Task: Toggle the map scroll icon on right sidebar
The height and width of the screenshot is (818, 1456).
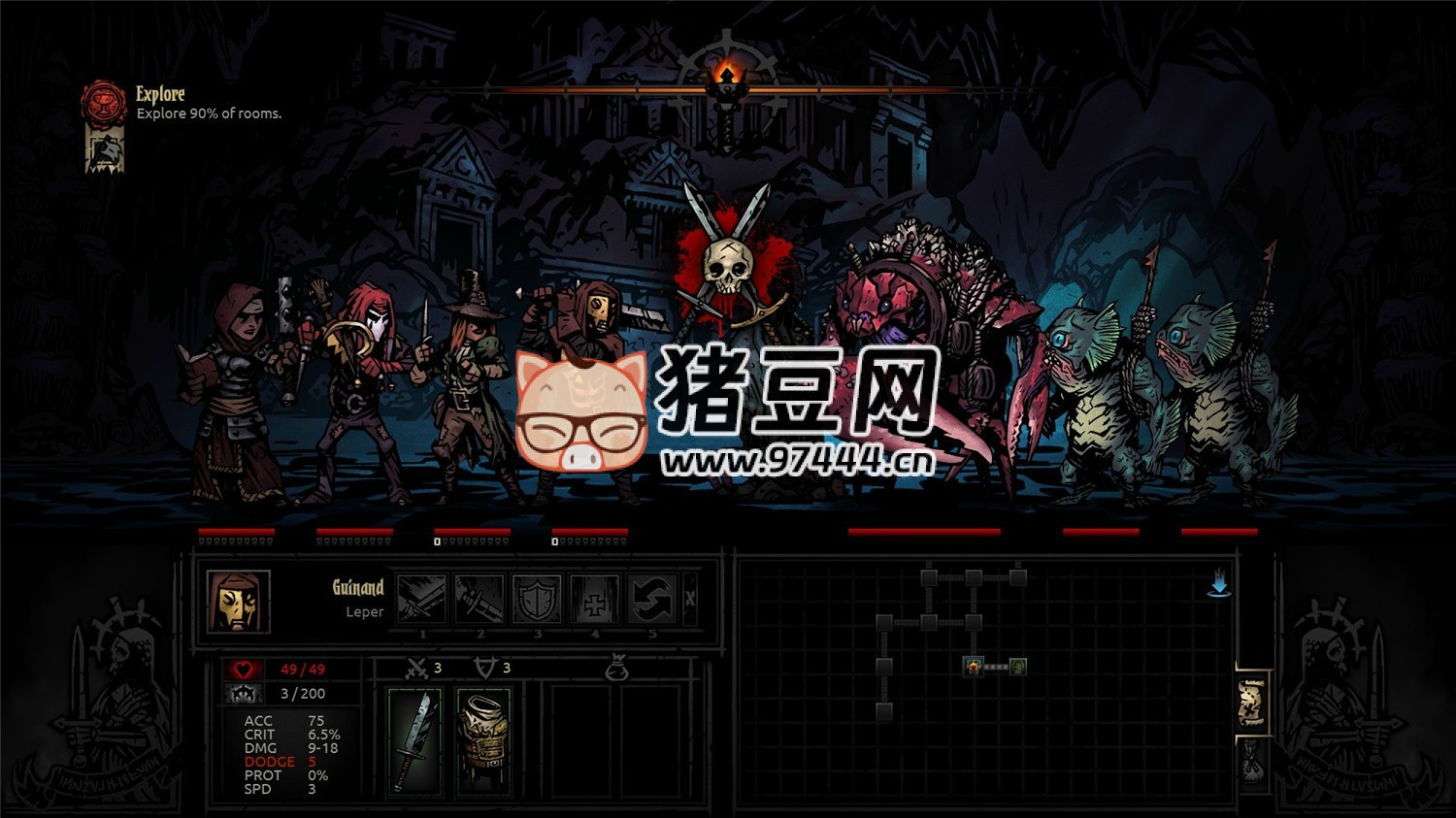Action: coord(1251,701)
